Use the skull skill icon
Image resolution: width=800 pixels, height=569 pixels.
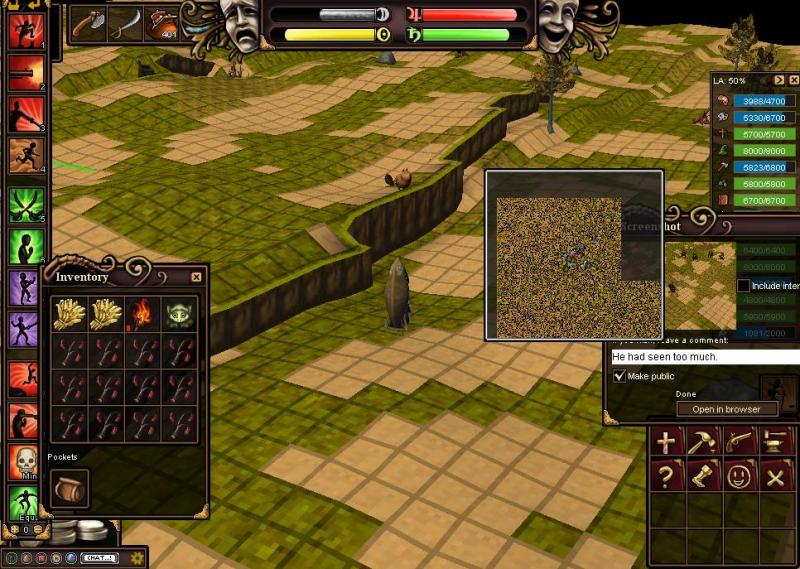coord(24,462)
